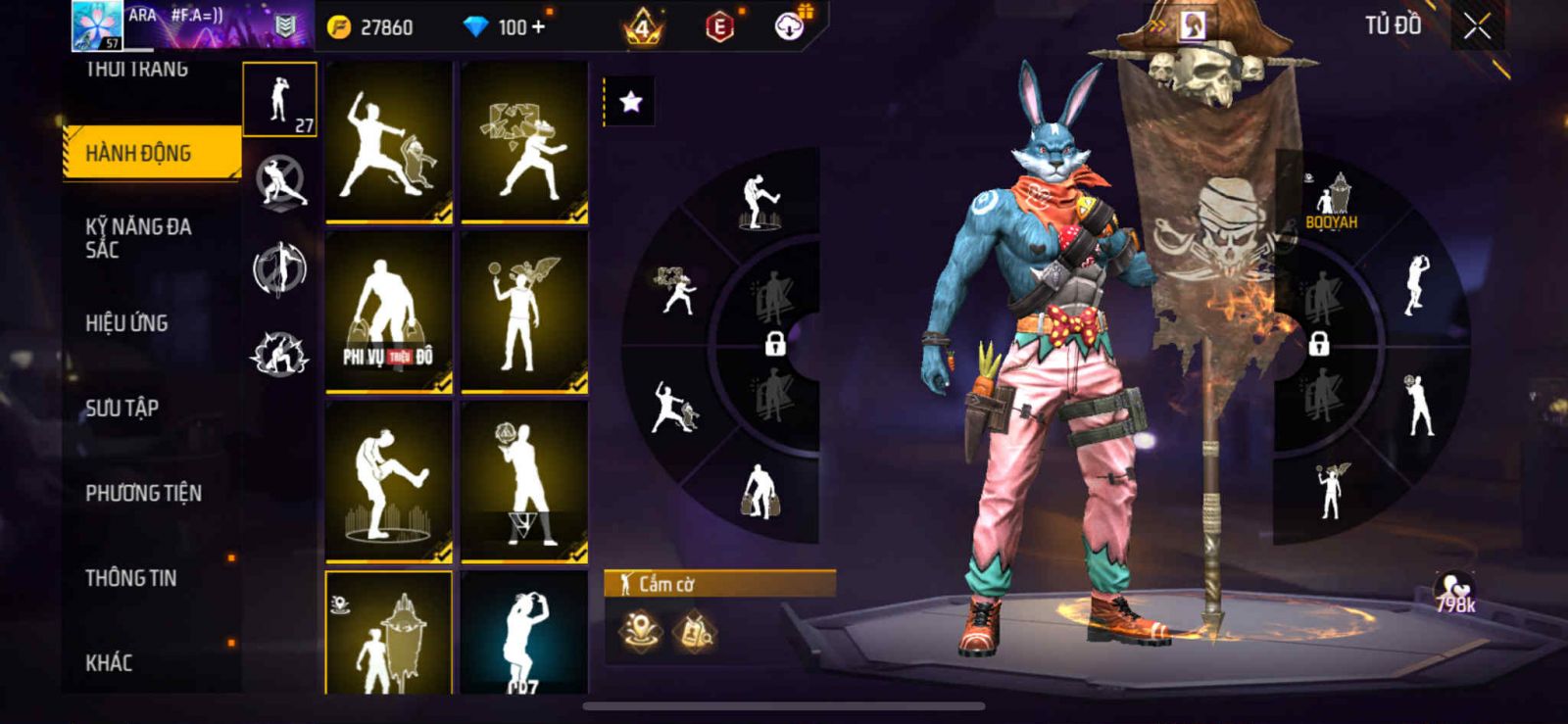Open the red E badge icon
The width and height of the screenshot is (1568, 724).
coord(719,27)
